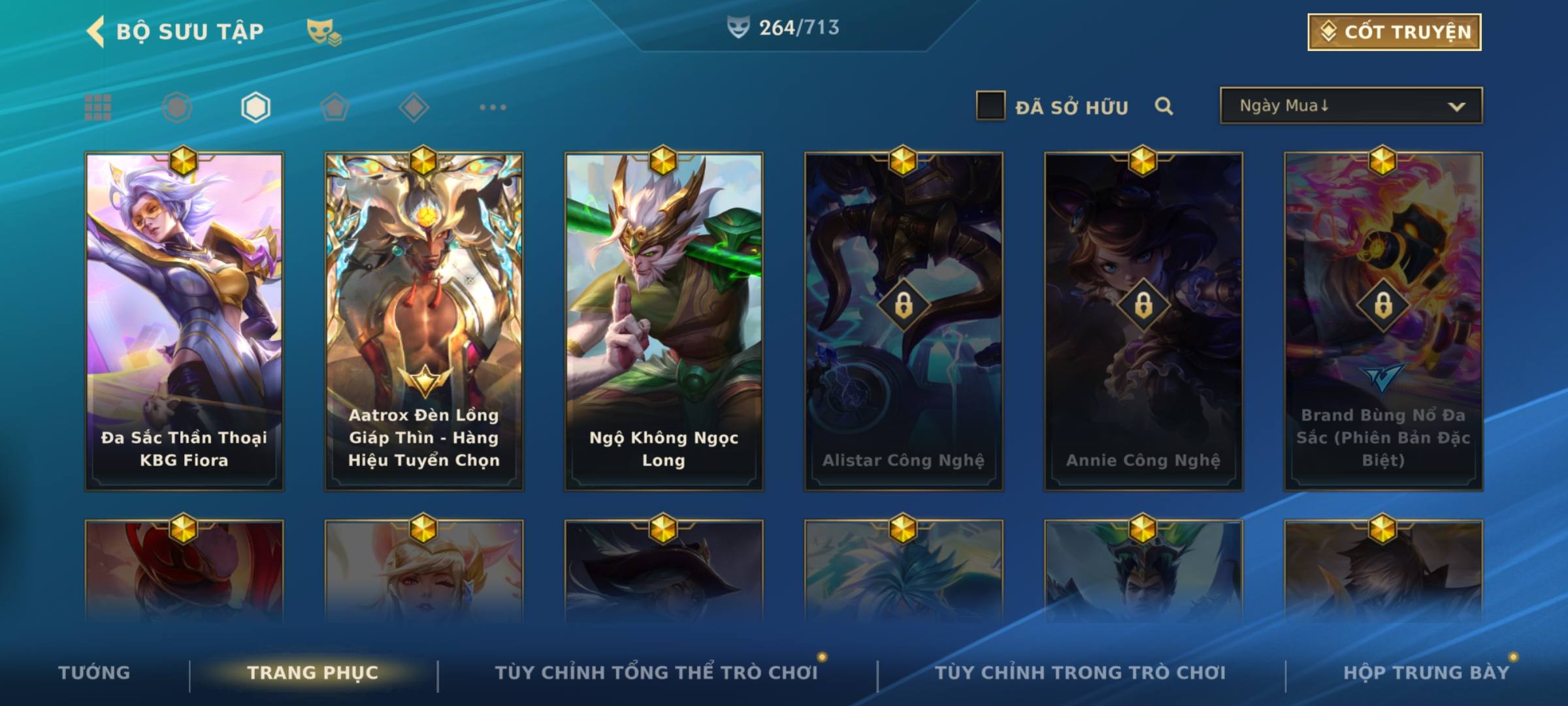
Task: View locked Annie Công Nghệ skin
Action: 1143,320
